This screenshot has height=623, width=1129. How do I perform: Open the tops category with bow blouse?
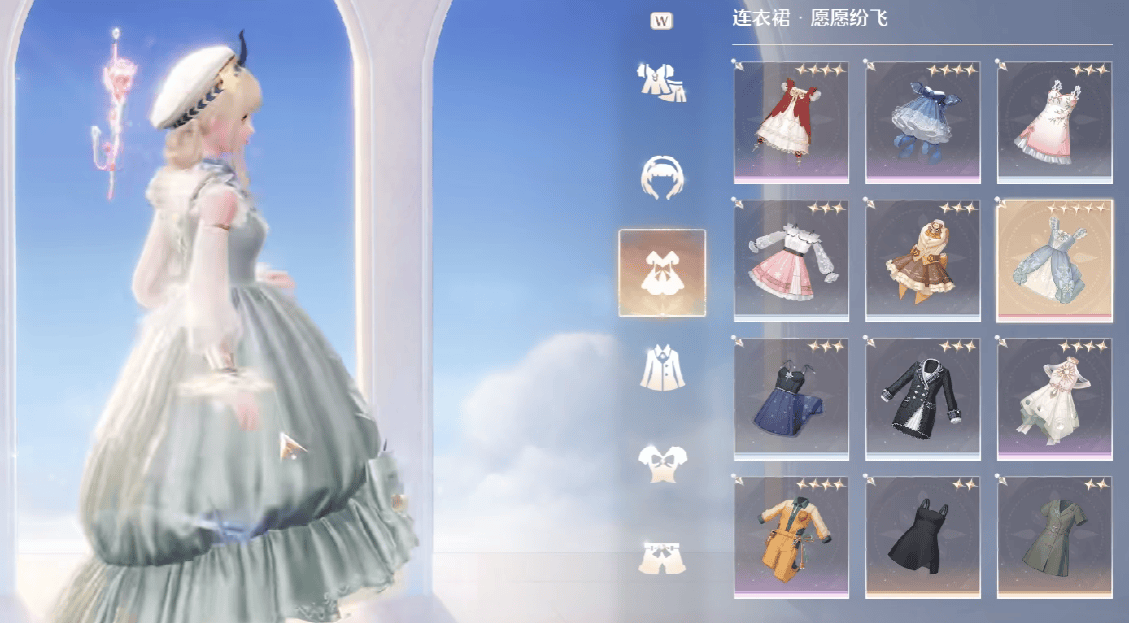(661, 462)
